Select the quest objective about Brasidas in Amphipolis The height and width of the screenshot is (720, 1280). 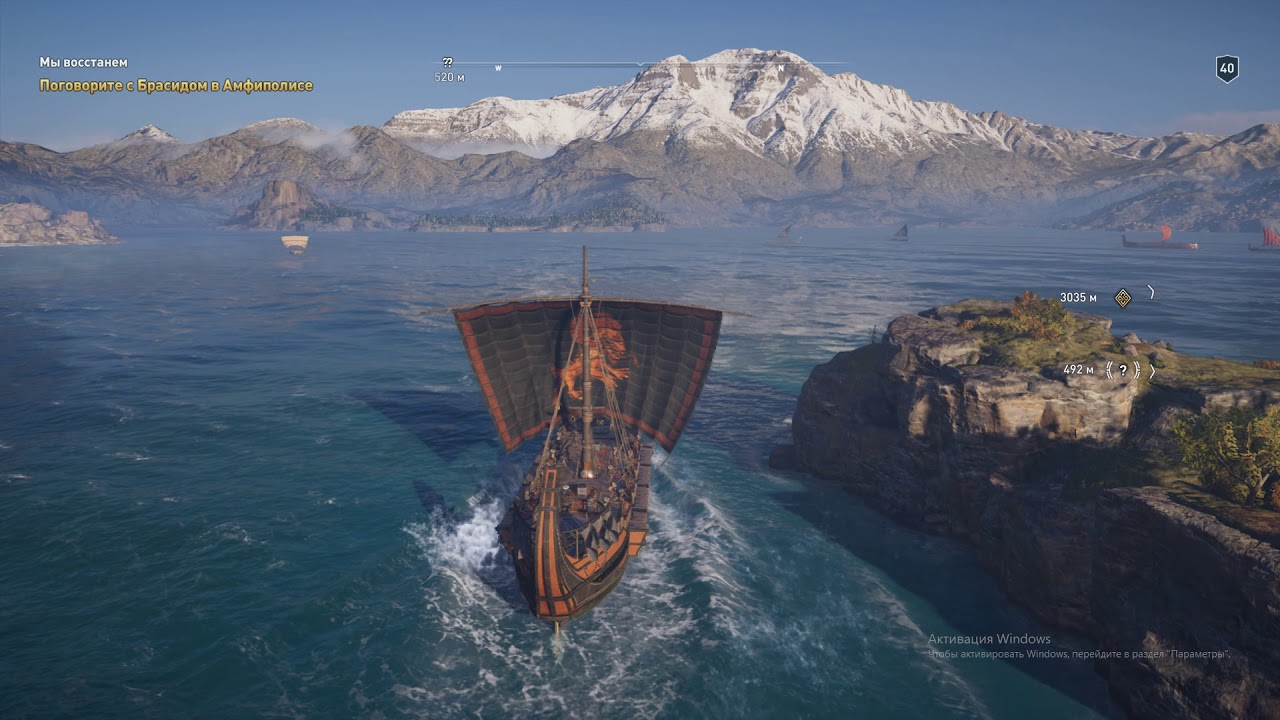click(x=176, y=86)
